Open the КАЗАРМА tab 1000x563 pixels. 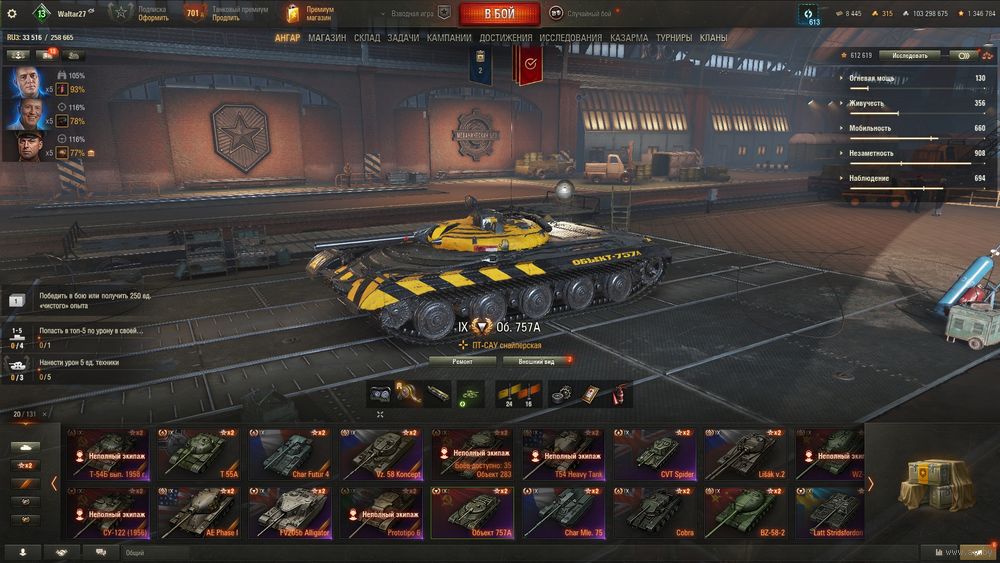[629, 38]
